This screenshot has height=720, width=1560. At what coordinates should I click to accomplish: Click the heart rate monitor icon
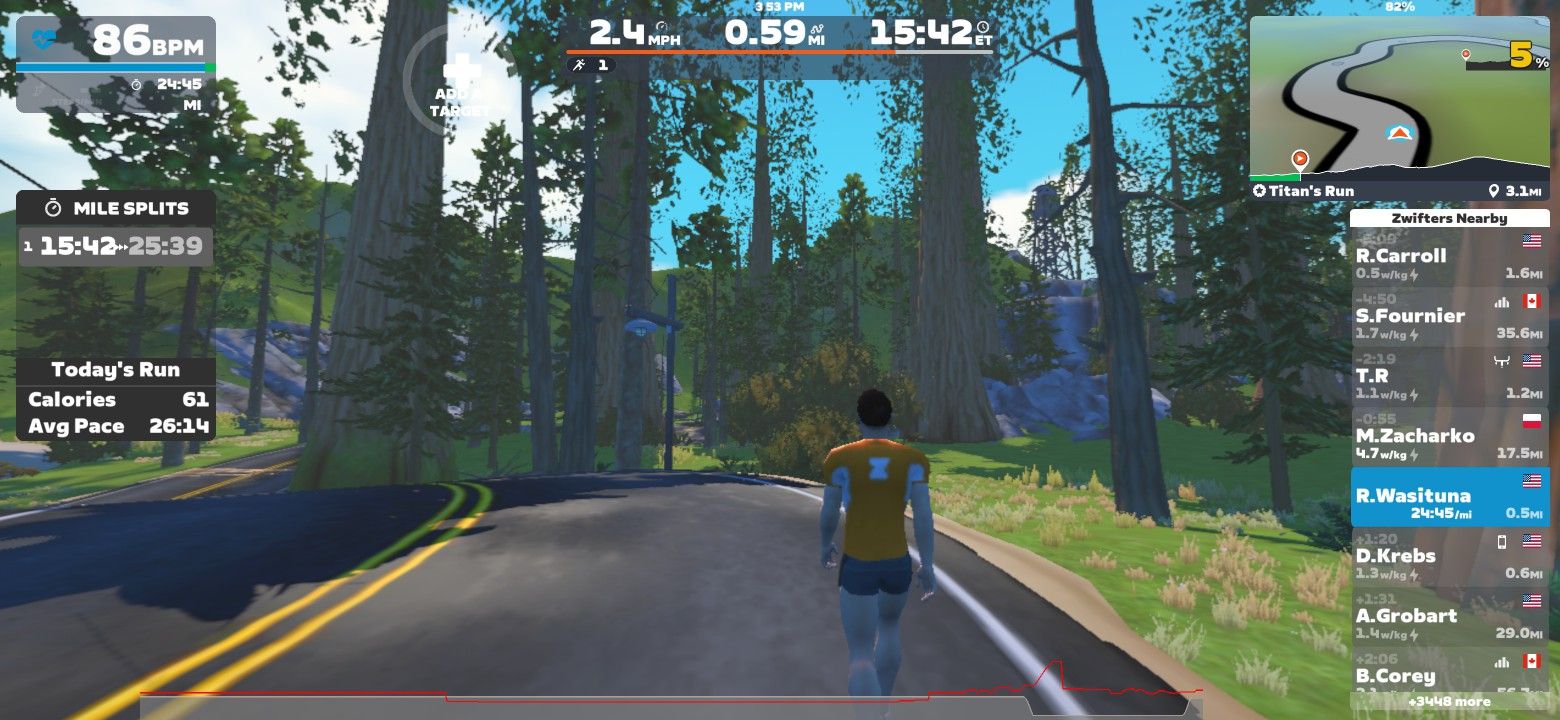[44, 38]
